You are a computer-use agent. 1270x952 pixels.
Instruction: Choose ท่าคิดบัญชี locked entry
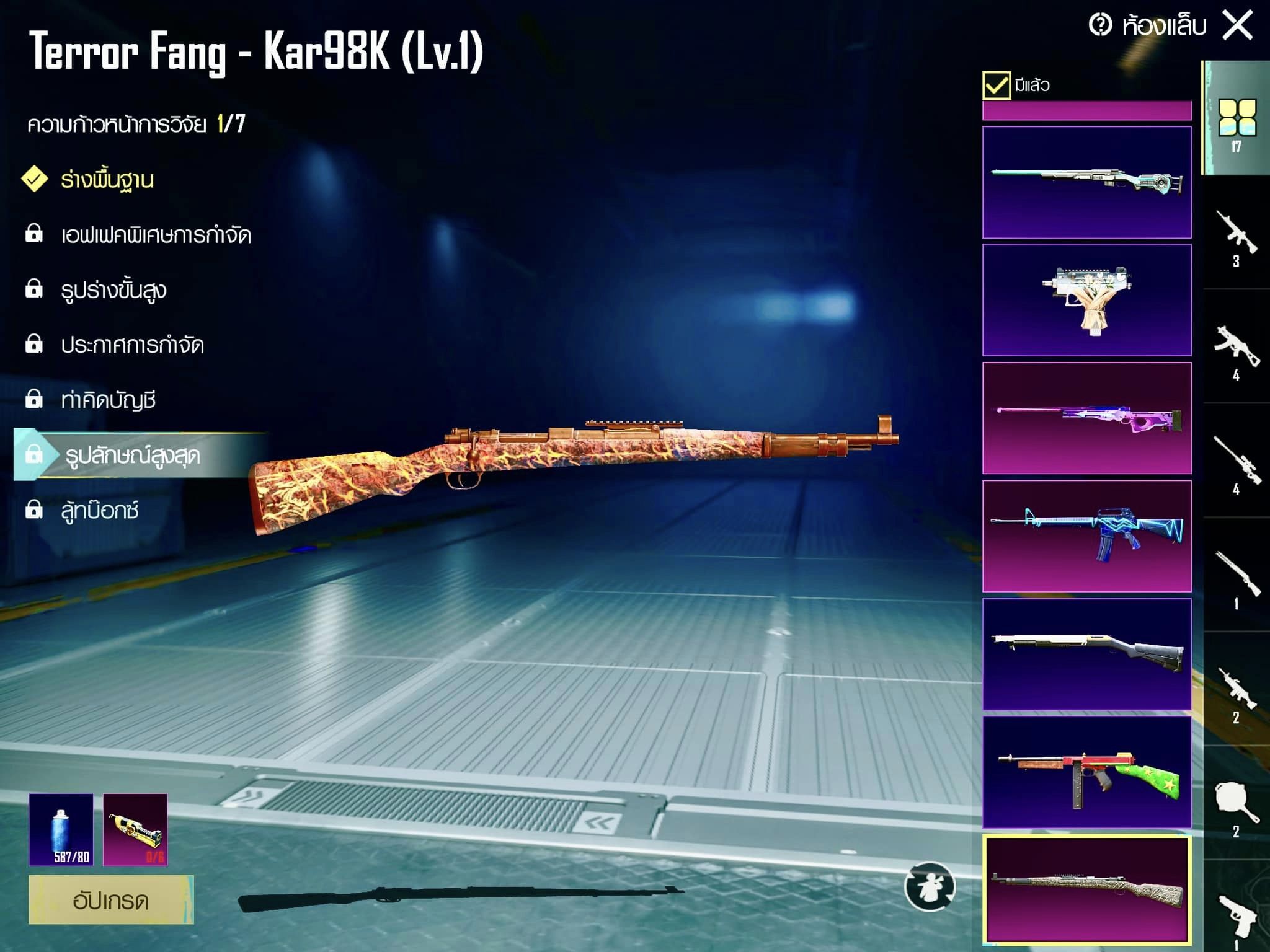[108, 400]
